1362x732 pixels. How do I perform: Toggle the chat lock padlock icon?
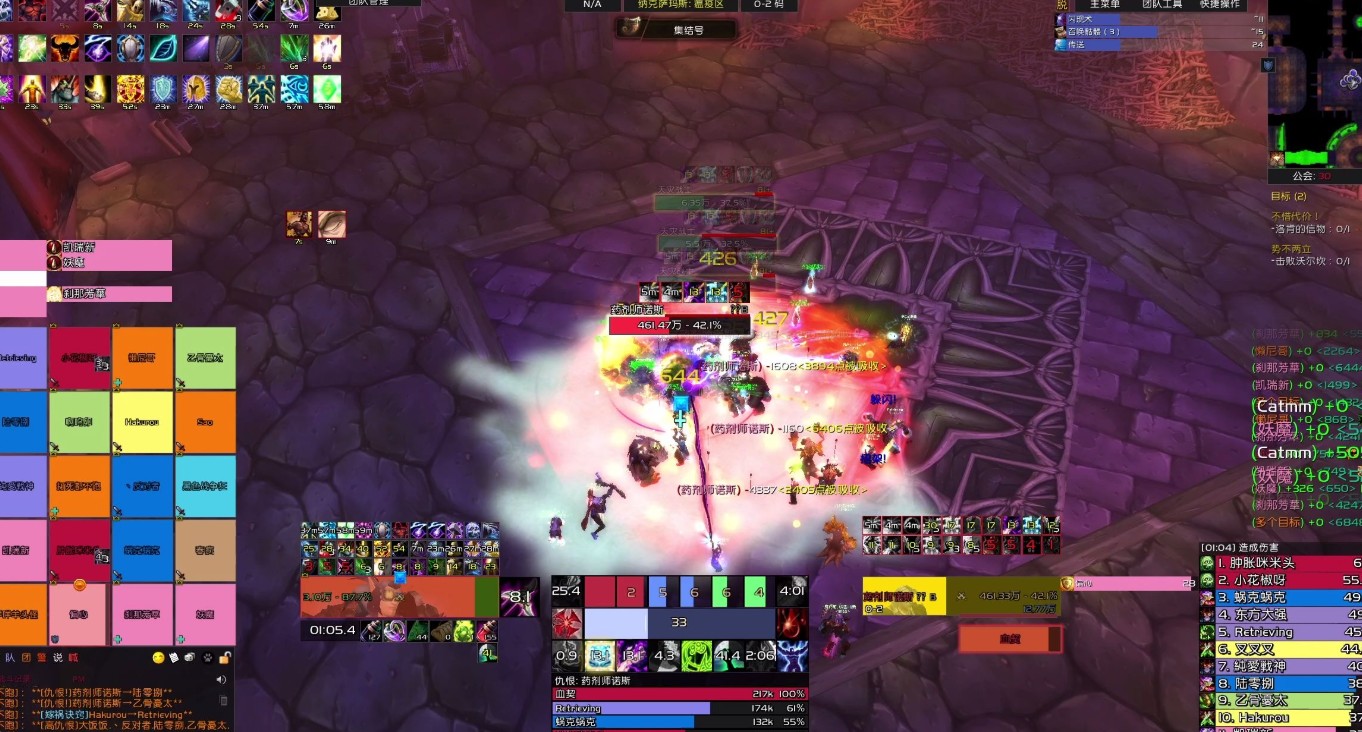tap(226, 657)
